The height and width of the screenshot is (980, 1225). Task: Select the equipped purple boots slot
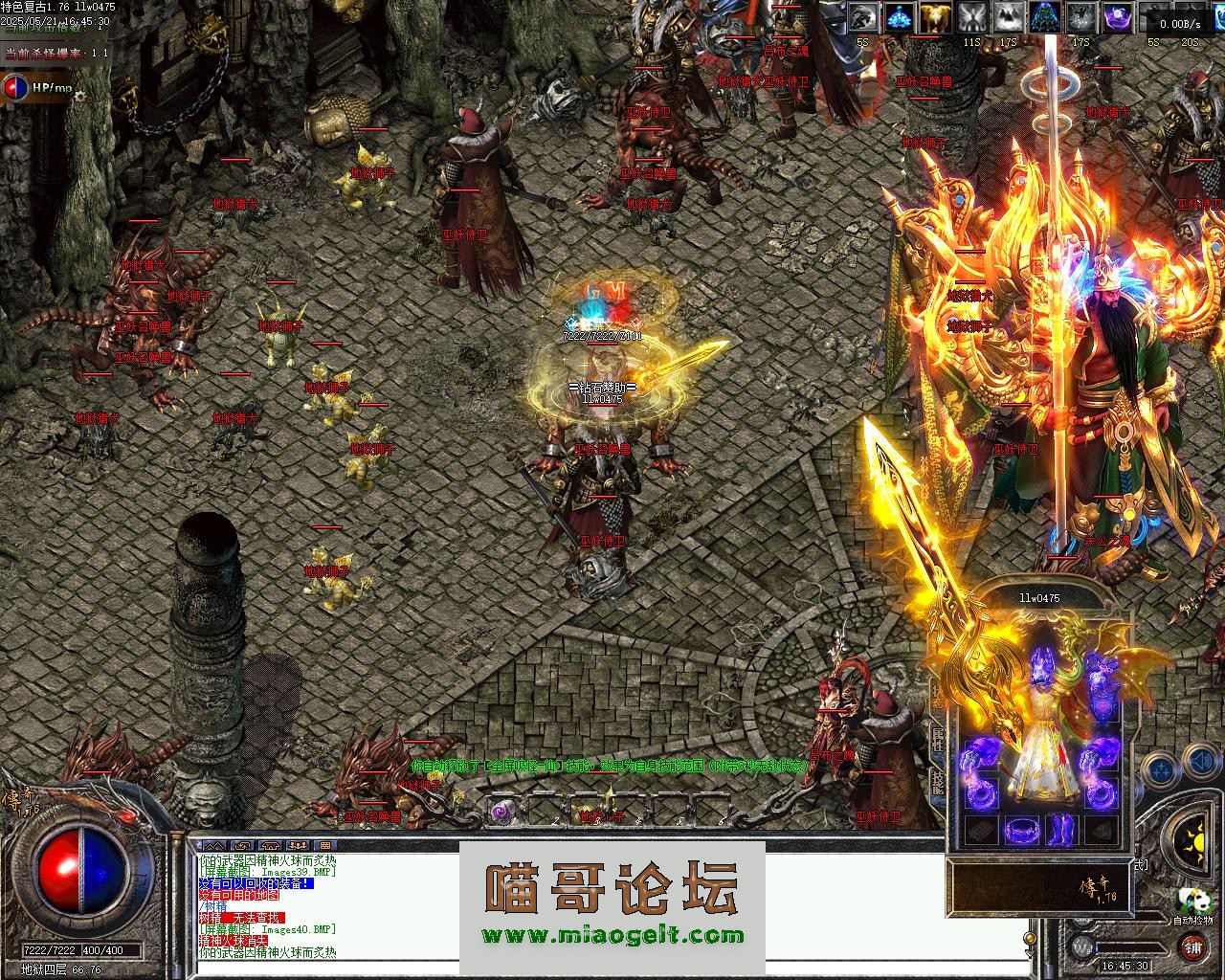pos(1061,830)
